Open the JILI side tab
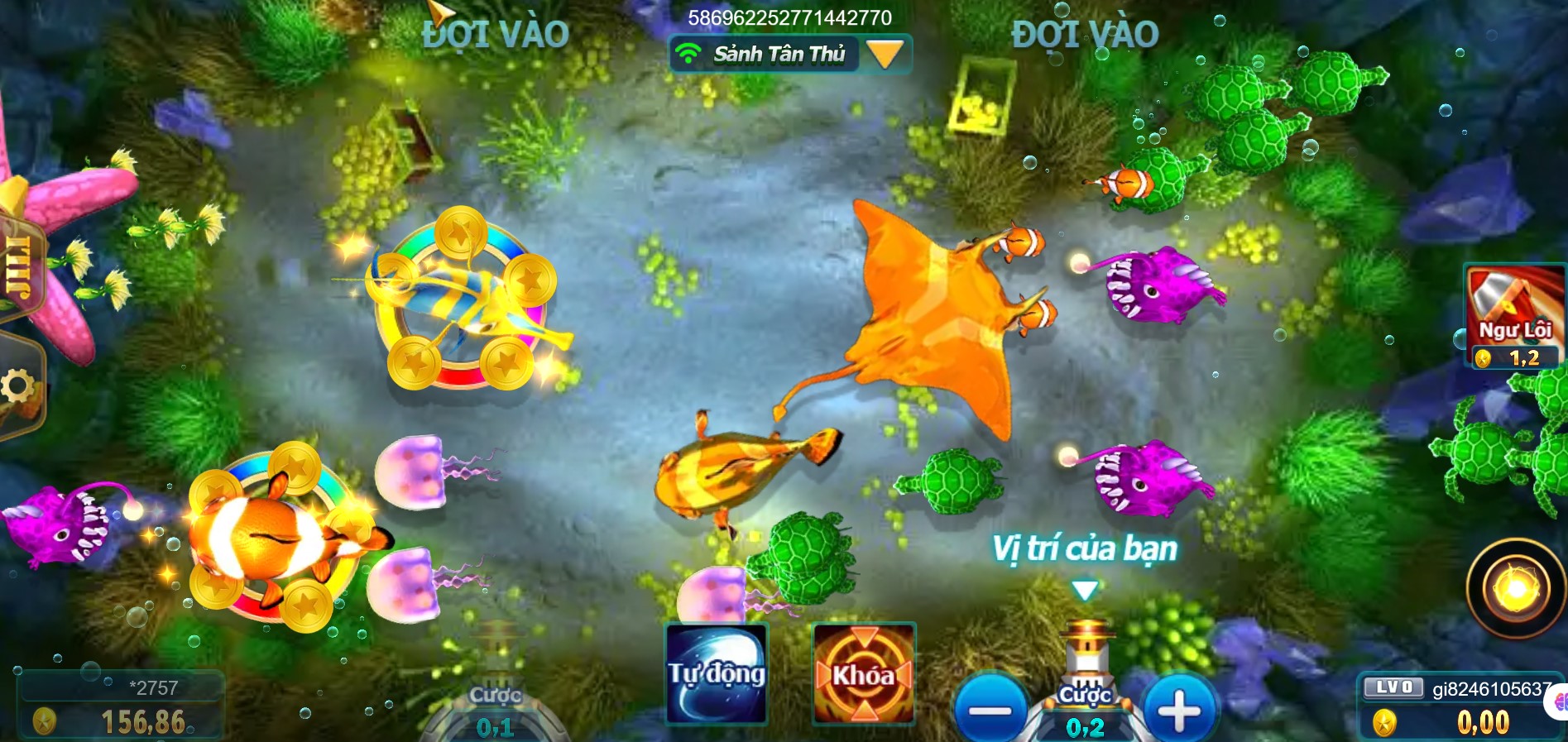Image resolution: width=1568 pixels, height=742 pixels. click(18, 266)
